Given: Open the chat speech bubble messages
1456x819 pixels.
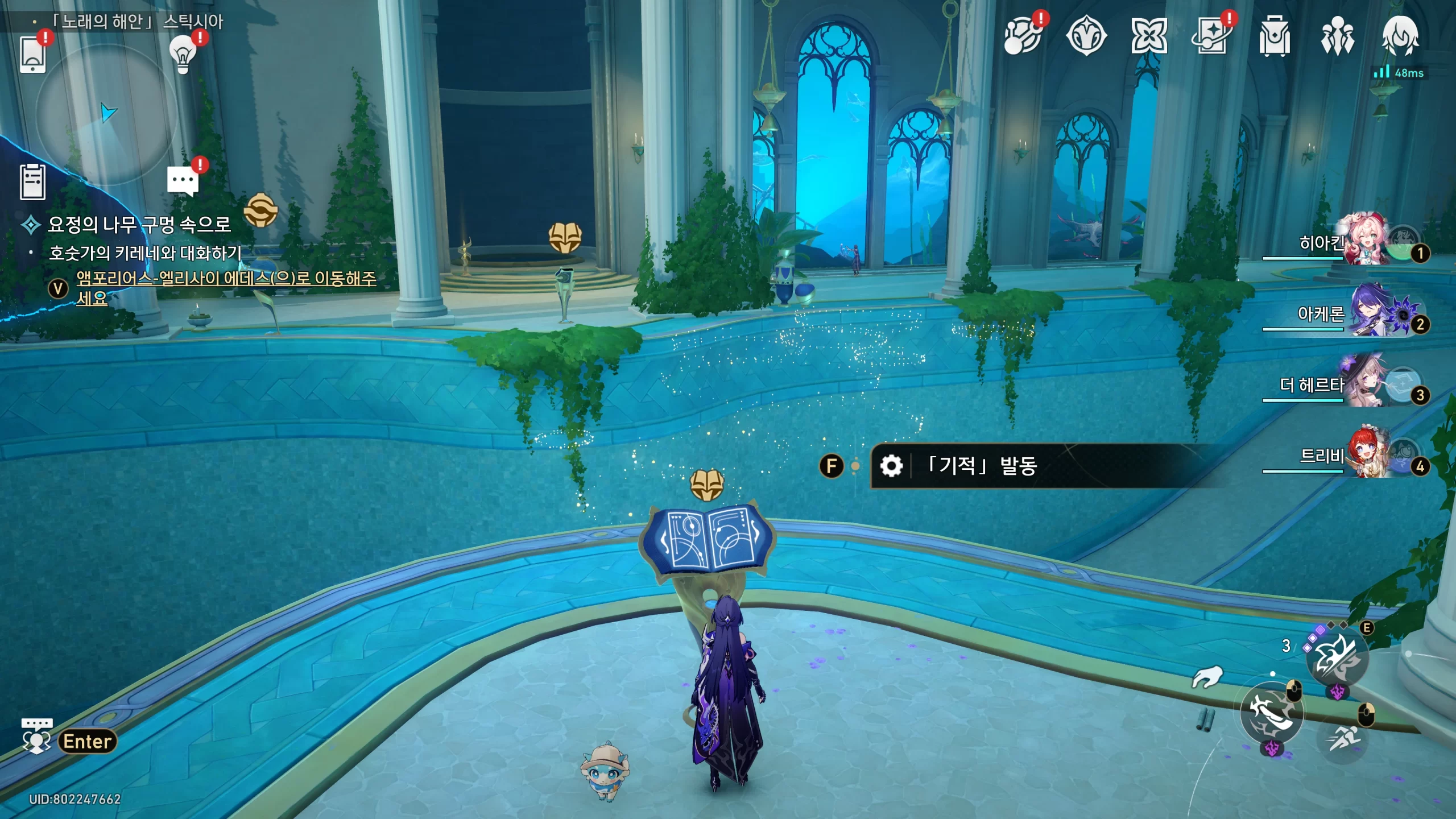Looking at the screenshot, I should [183, 181].
